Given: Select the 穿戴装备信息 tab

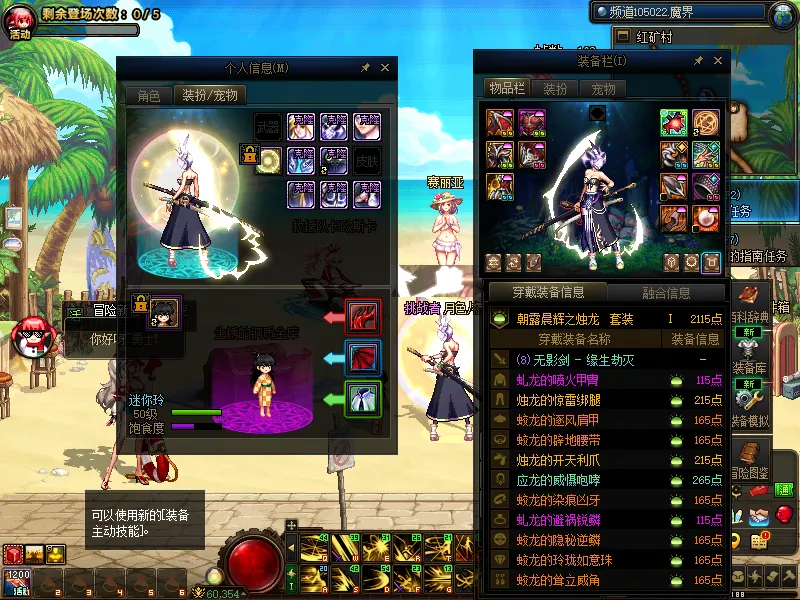Looking at the screenshot, I should pos(548,293).
